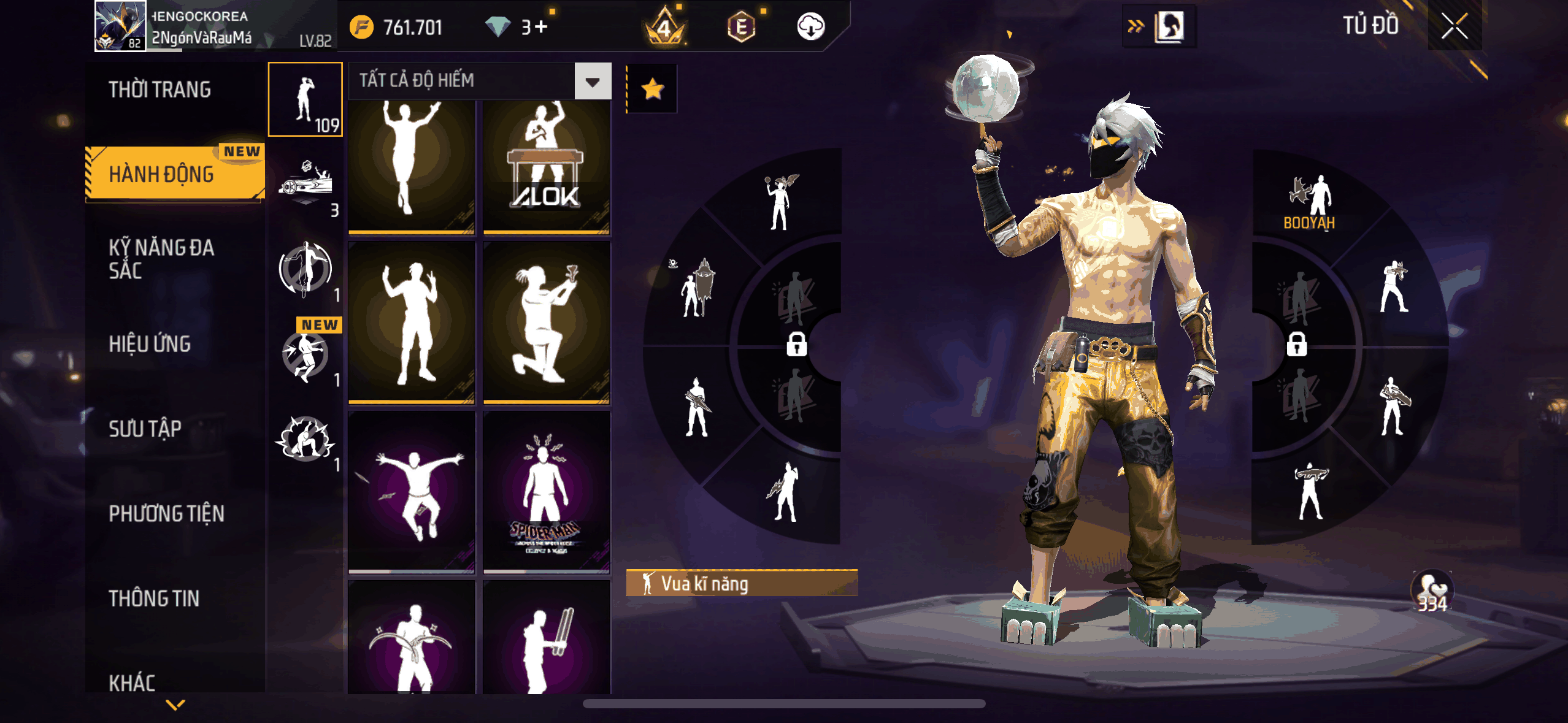Close the wardrobe screen
Image resolution: width=1568 pixels, height=723 pixels.
click(x=1454, y=26)
